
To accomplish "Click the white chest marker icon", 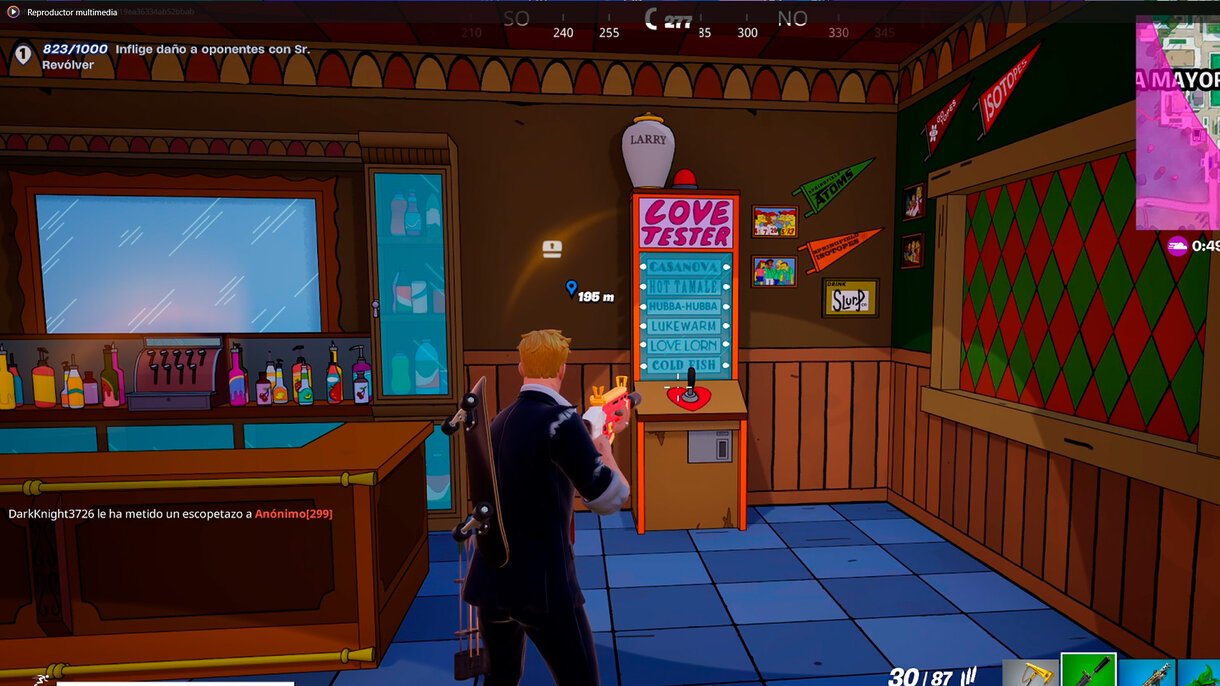I will (551, 249).
